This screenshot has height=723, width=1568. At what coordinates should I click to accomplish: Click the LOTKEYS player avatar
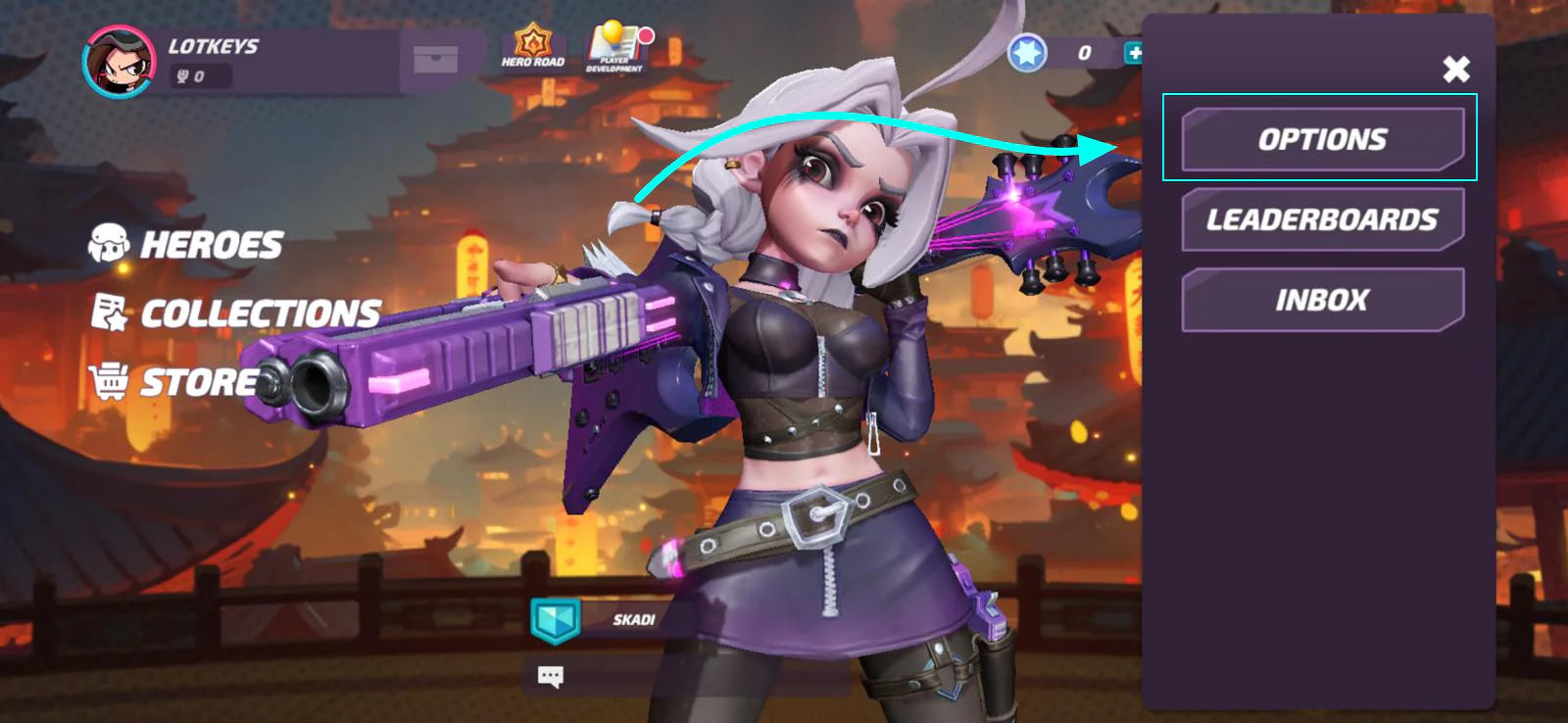click(120, 62)
